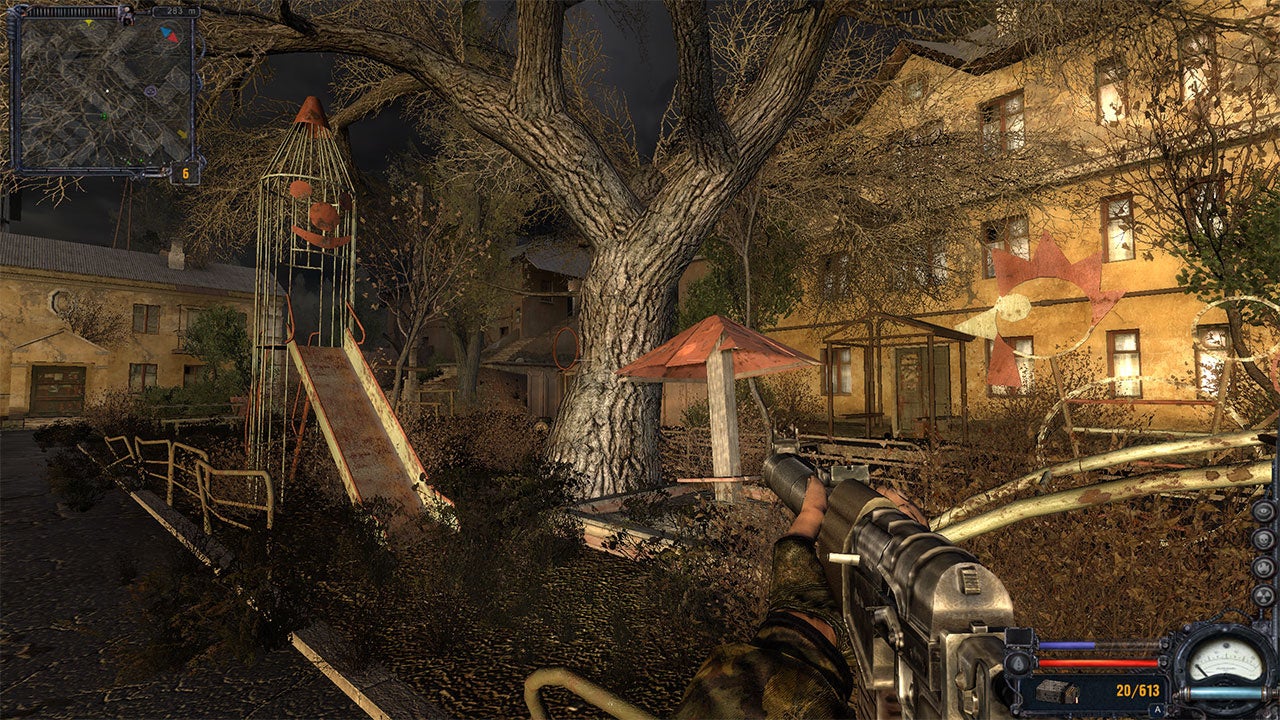Viewport: 1280px width, 720px height.
Task: Select the bleeding drop status icon
Action: coord(1018,661)
